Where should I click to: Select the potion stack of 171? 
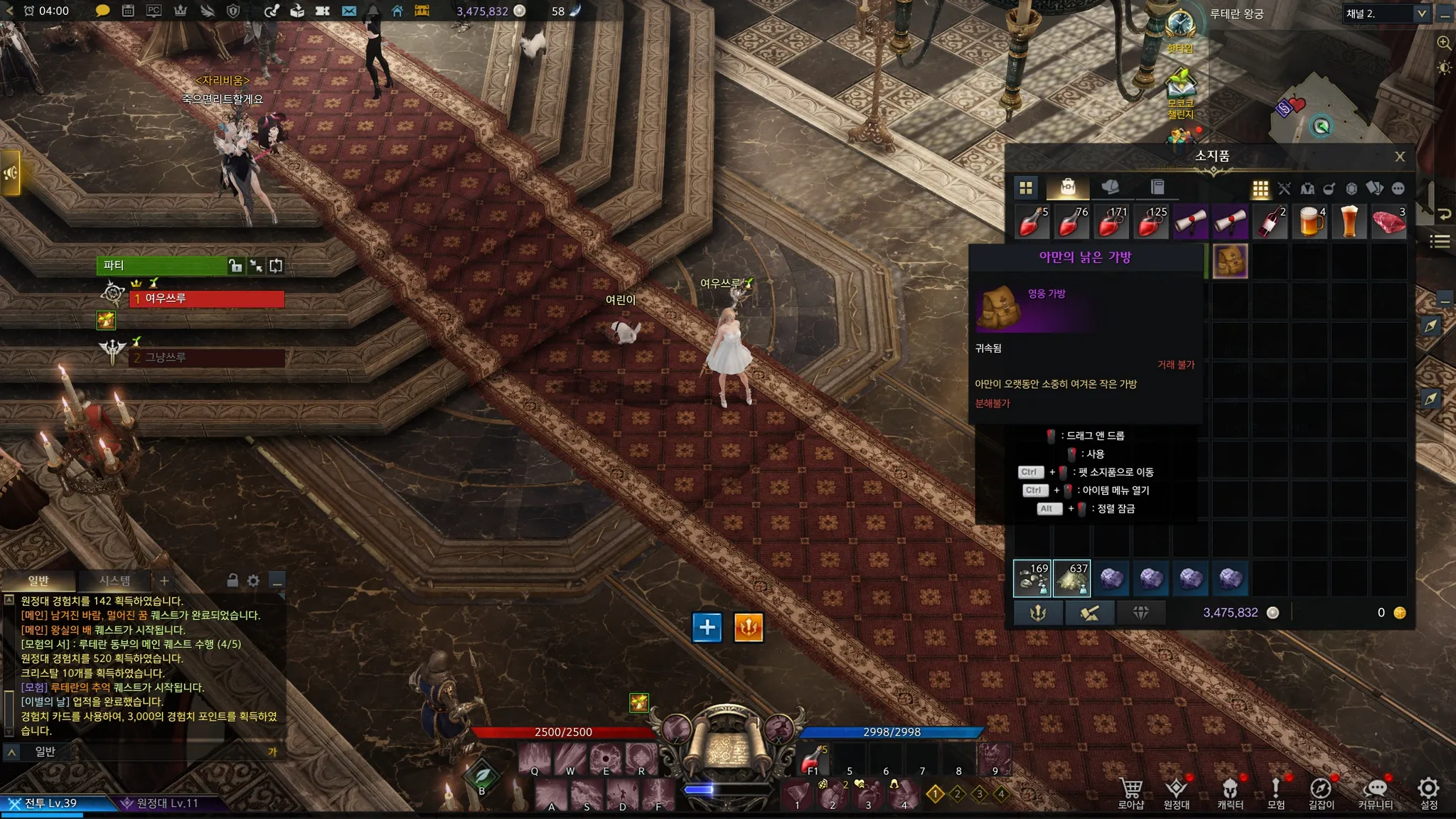1111,222
